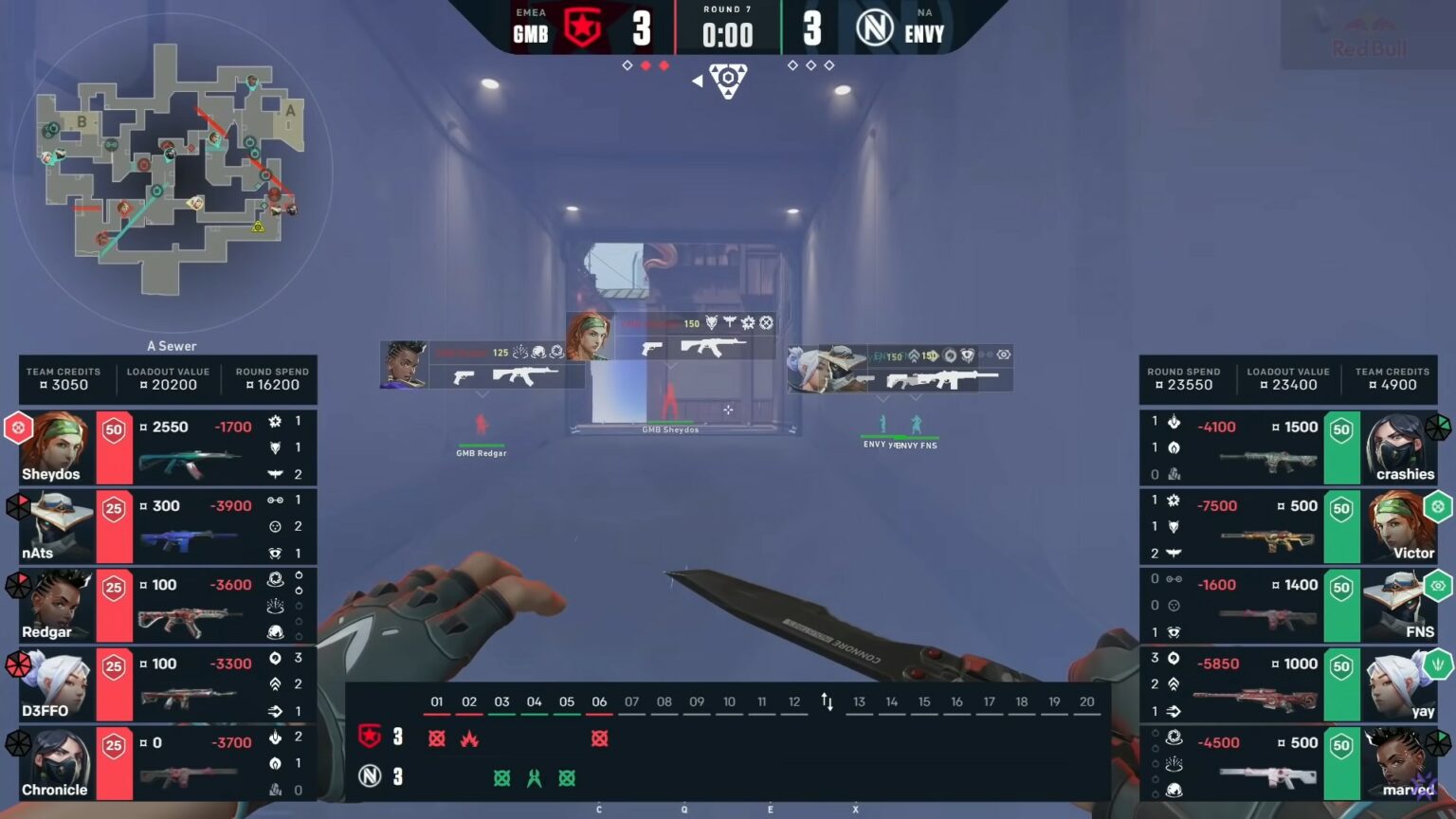Choose Redgar's portrait in the team list
Screen dimensions: 1456x819
point(57,605)
